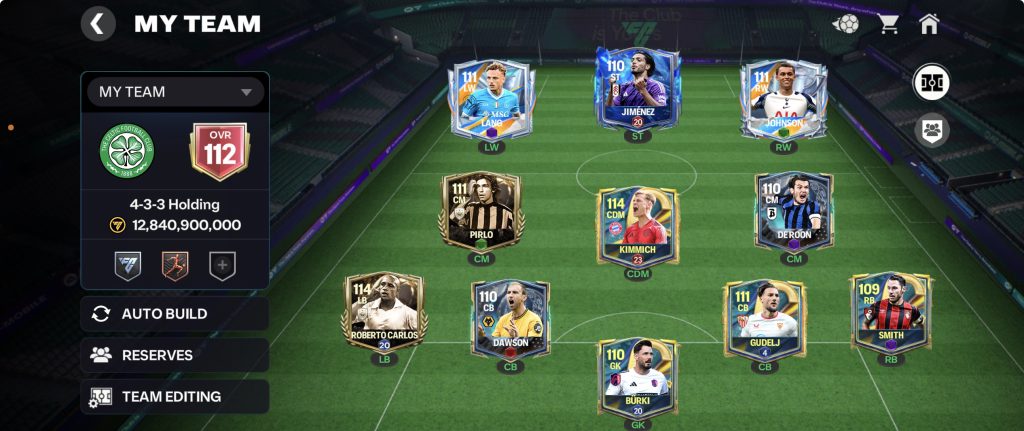Pick the Smith right back card
Screen dimensions: 1024x431
[890, 313]
